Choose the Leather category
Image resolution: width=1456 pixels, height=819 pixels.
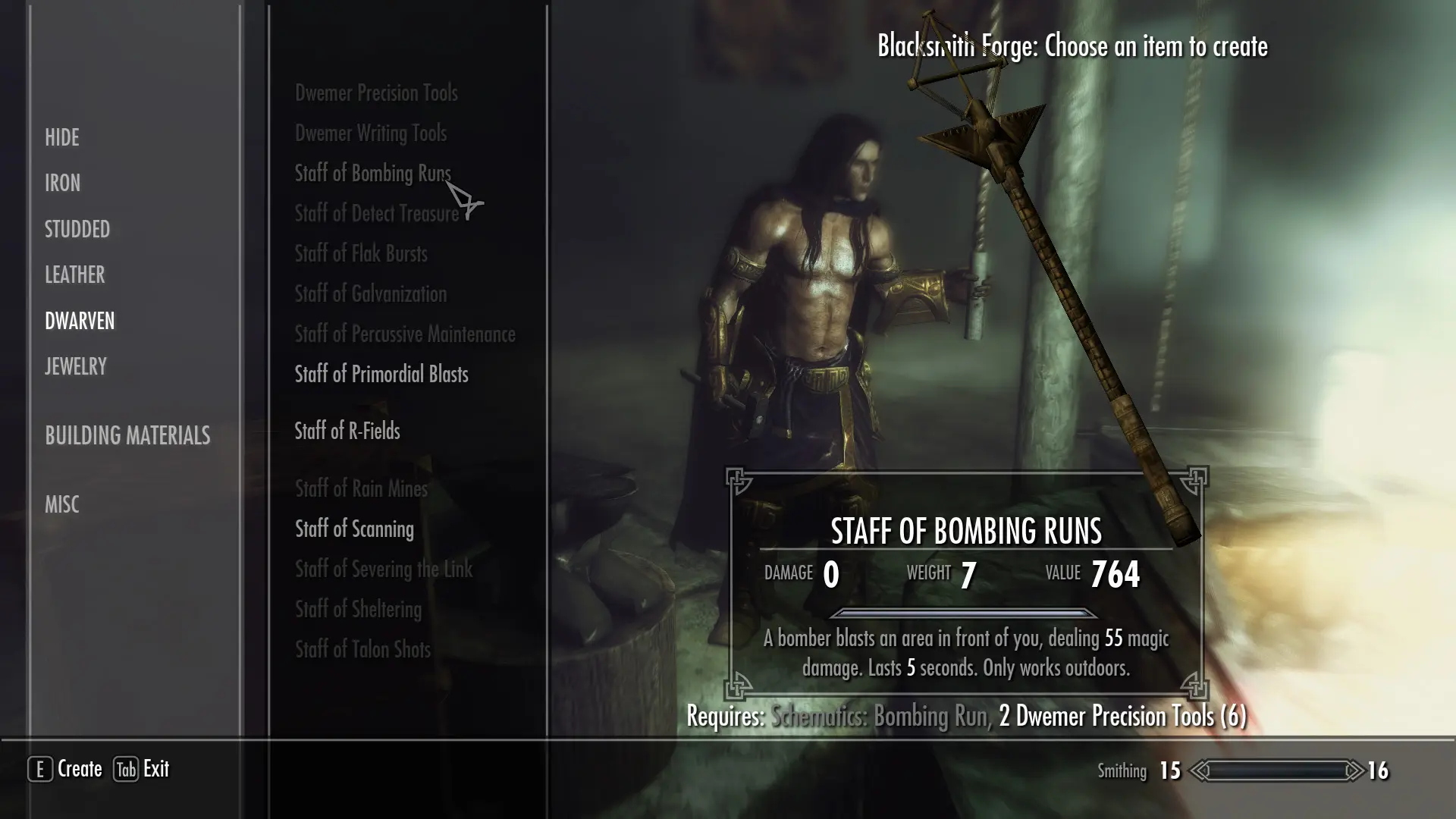point(74,275)
